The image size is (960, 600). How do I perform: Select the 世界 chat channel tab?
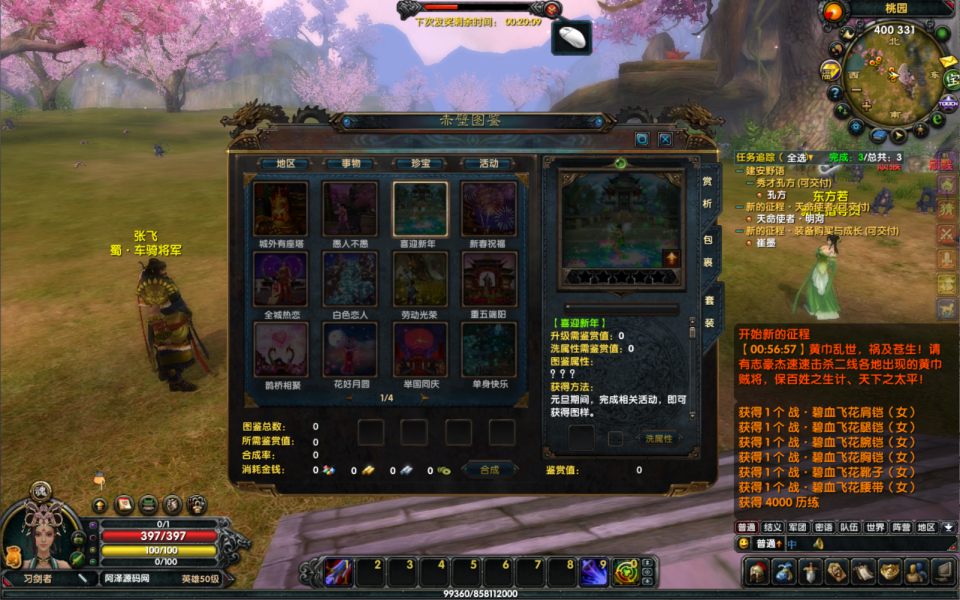(875, 527)
